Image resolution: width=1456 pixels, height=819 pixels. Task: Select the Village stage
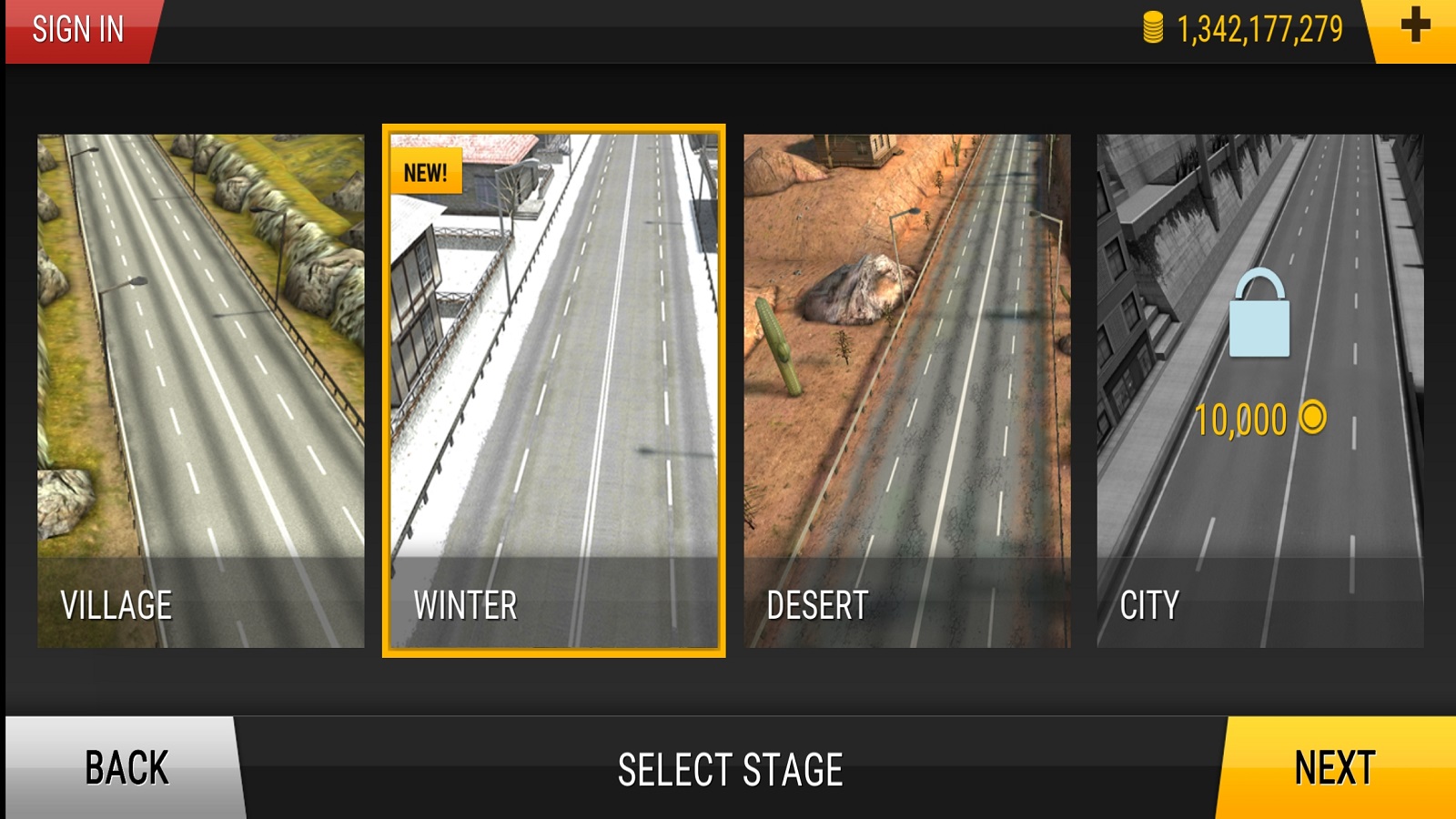[x=200, y=391]
